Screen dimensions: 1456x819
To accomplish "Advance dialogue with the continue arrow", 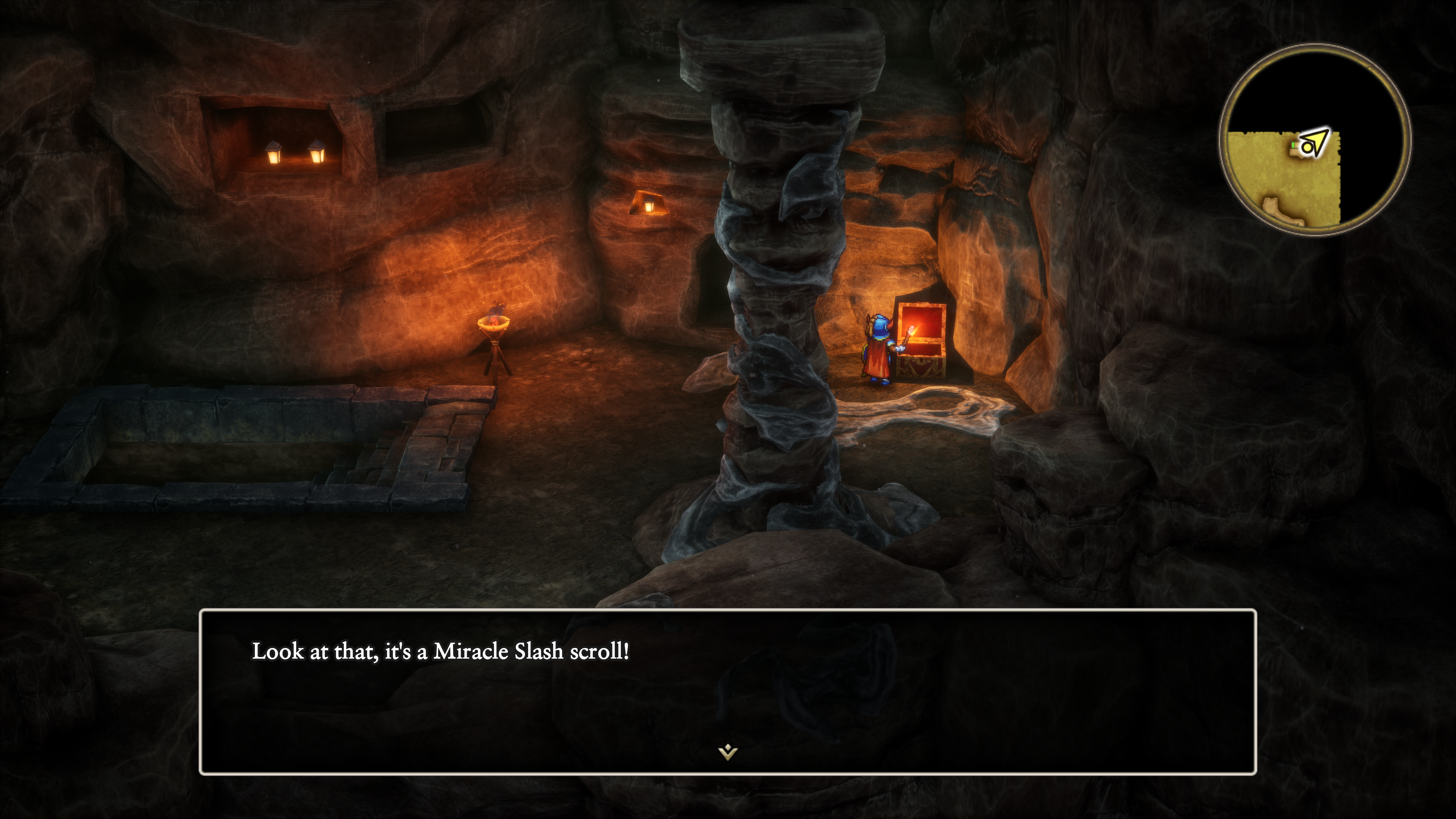I will (x=728, y=752).
